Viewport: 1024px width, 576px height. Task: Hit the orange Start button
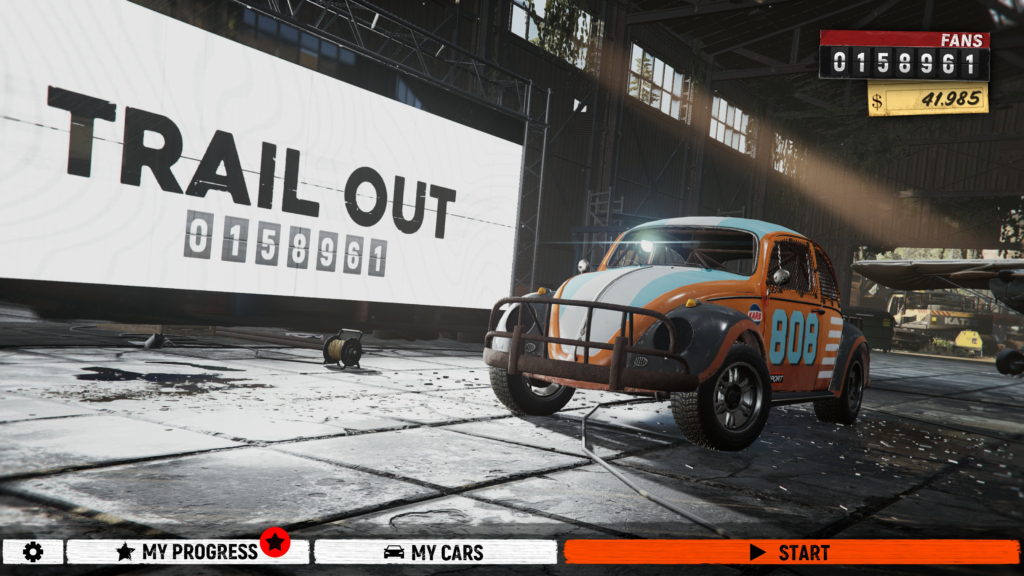[x=791, y=552]
